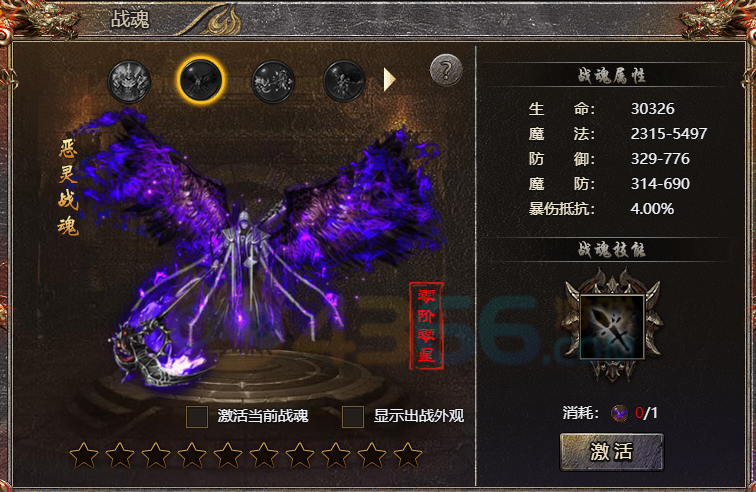This screenshot has width=756, height=492.
Task: Pick the third battle soul medallion
Action: click(x=272, y=81)
